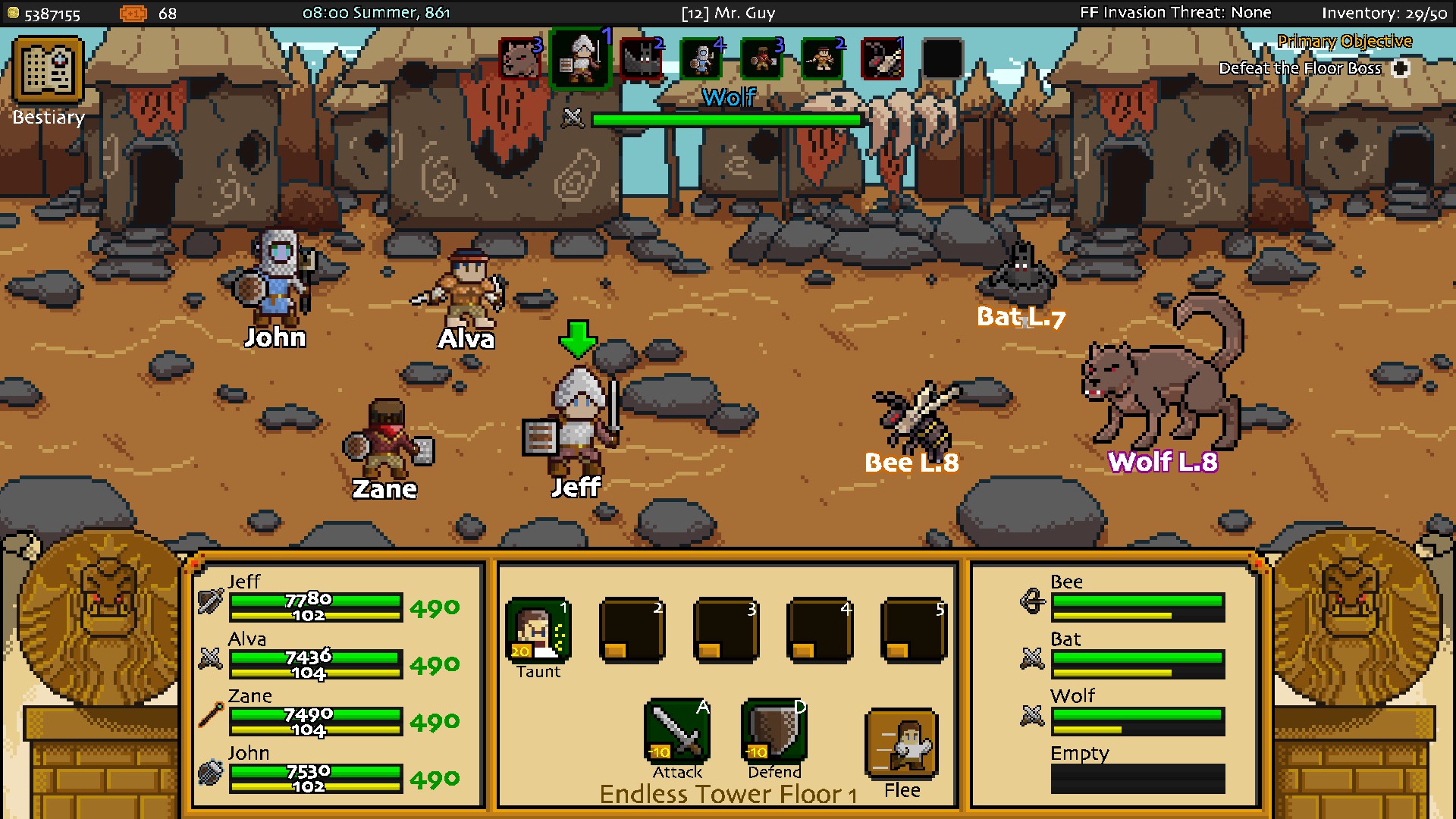Click Defeat the Floor Boss objective text
This screenshot has width=1456, height=819.
[x=1300, y=67]
